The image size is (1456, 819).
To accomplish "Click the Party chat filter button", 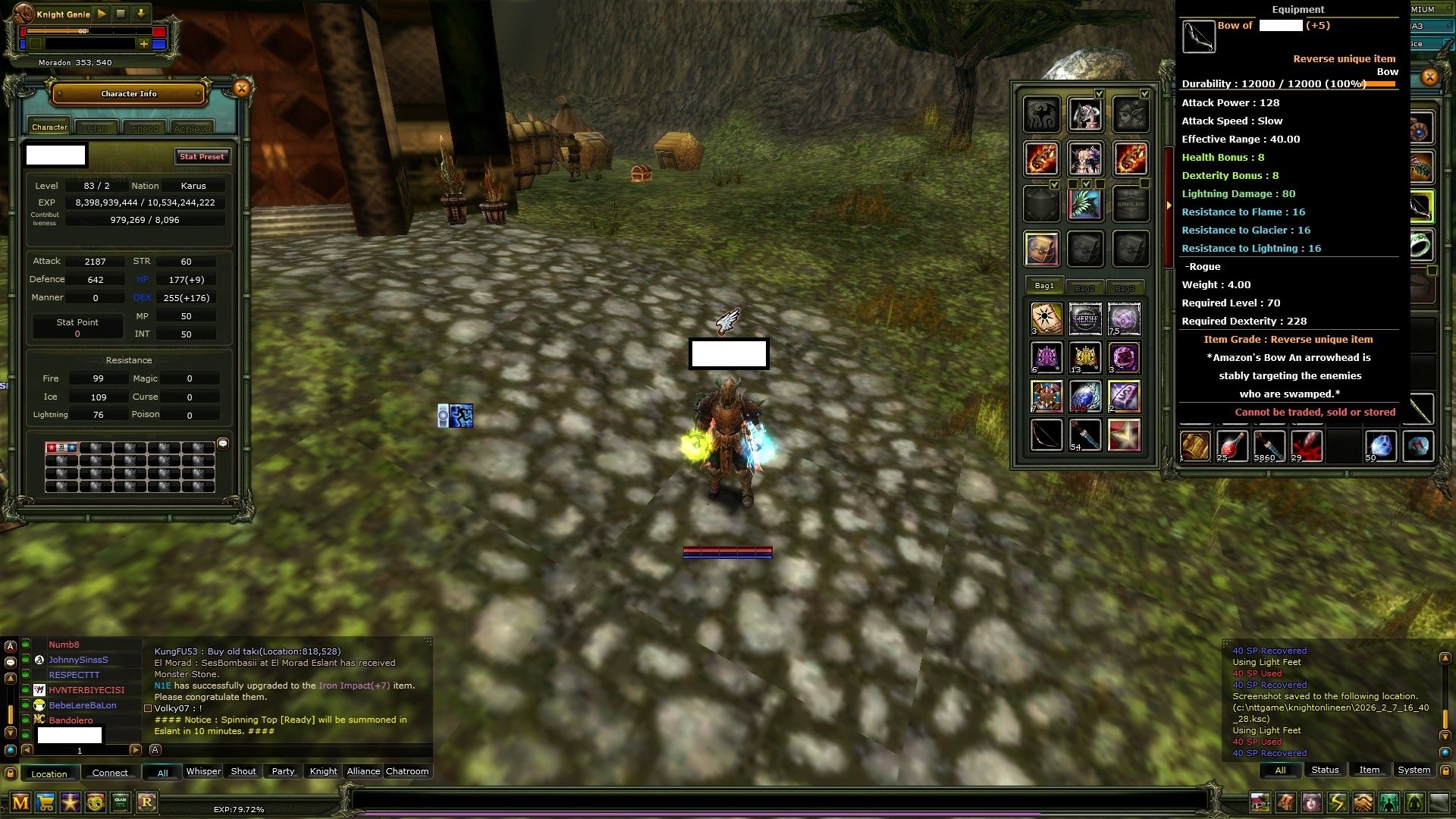I will [282, 771].
